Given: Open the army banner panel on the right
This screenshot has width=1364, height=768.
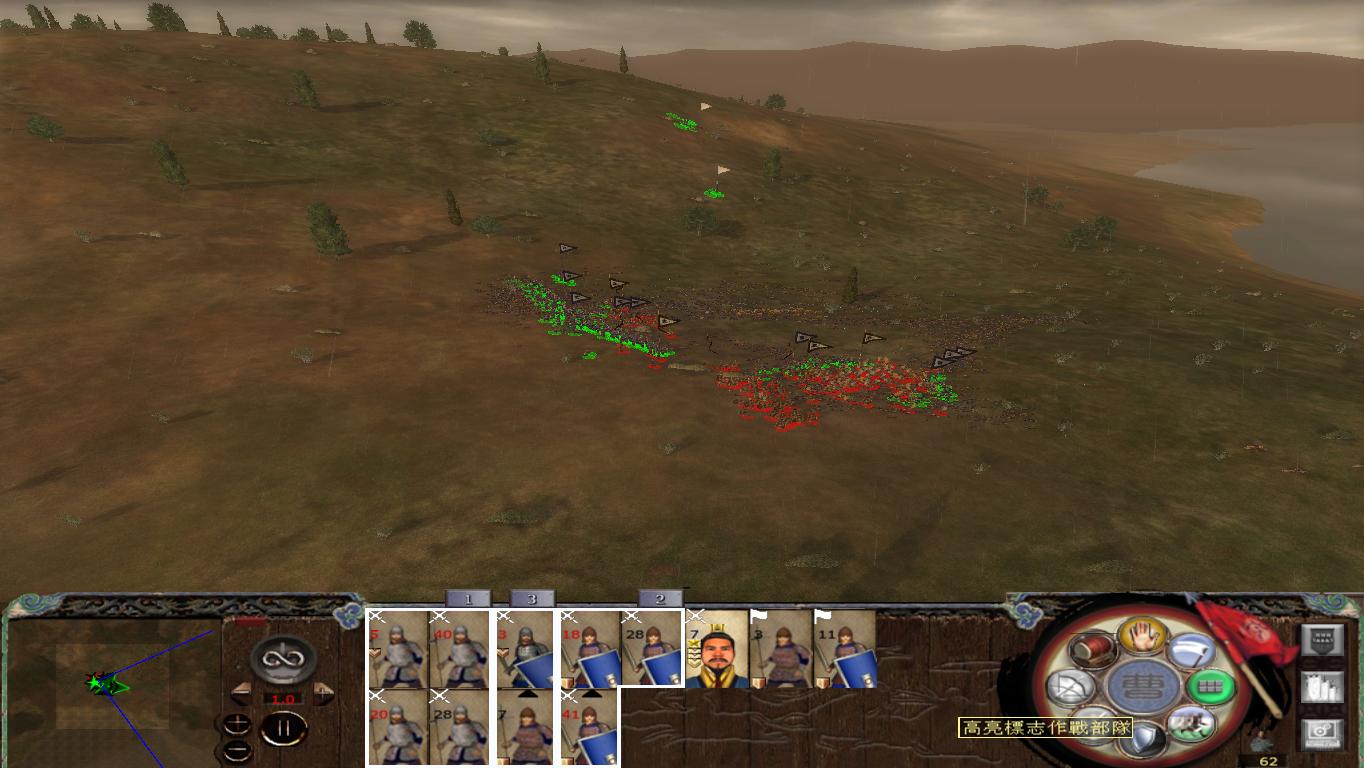Looking at the screenshot, I should [1323, 642].
